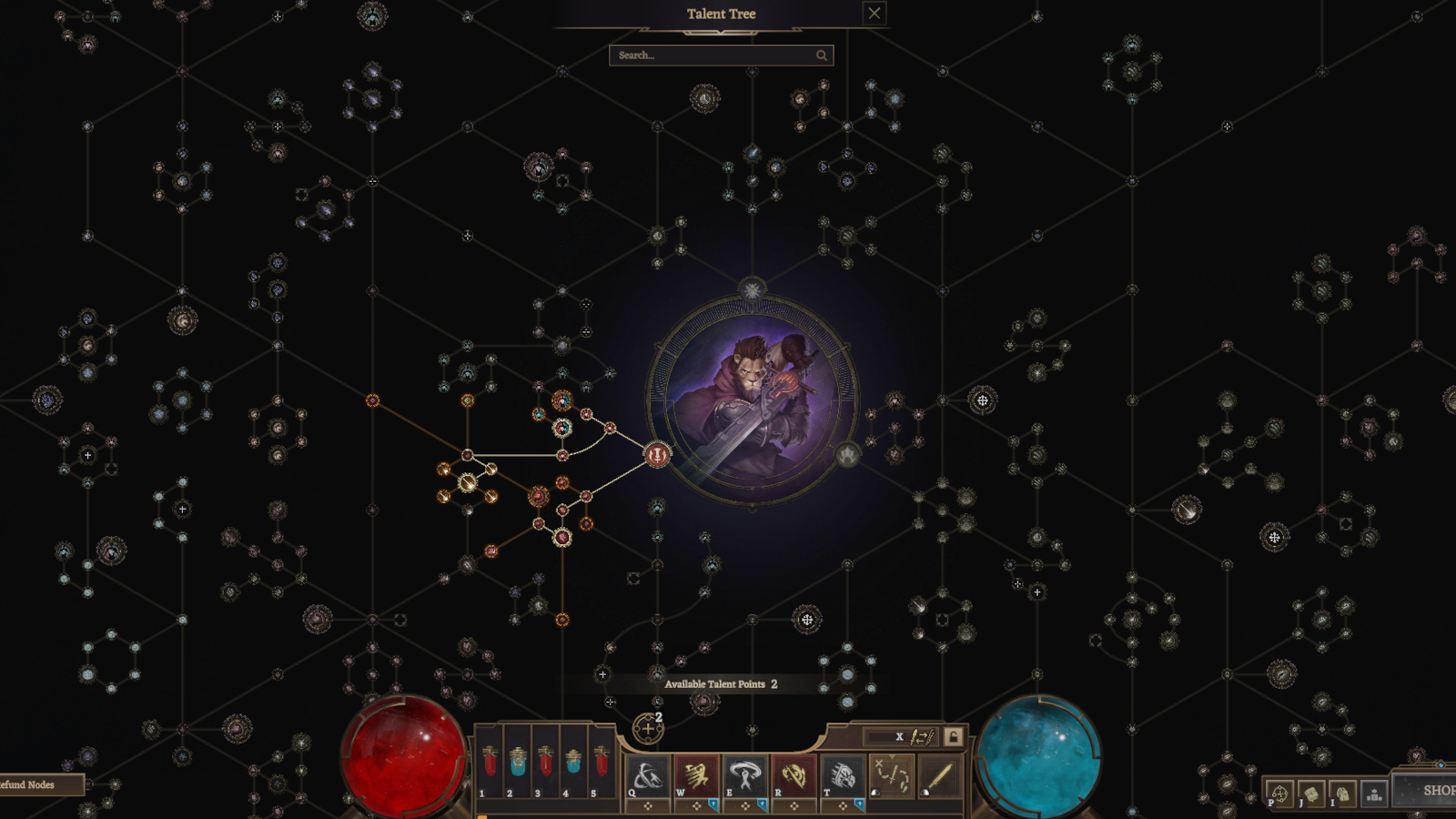The height and width of the screenshot is (819, 1456).
Task: Open the inventory bag icon labeled I
Action: tap(1343, 794)
